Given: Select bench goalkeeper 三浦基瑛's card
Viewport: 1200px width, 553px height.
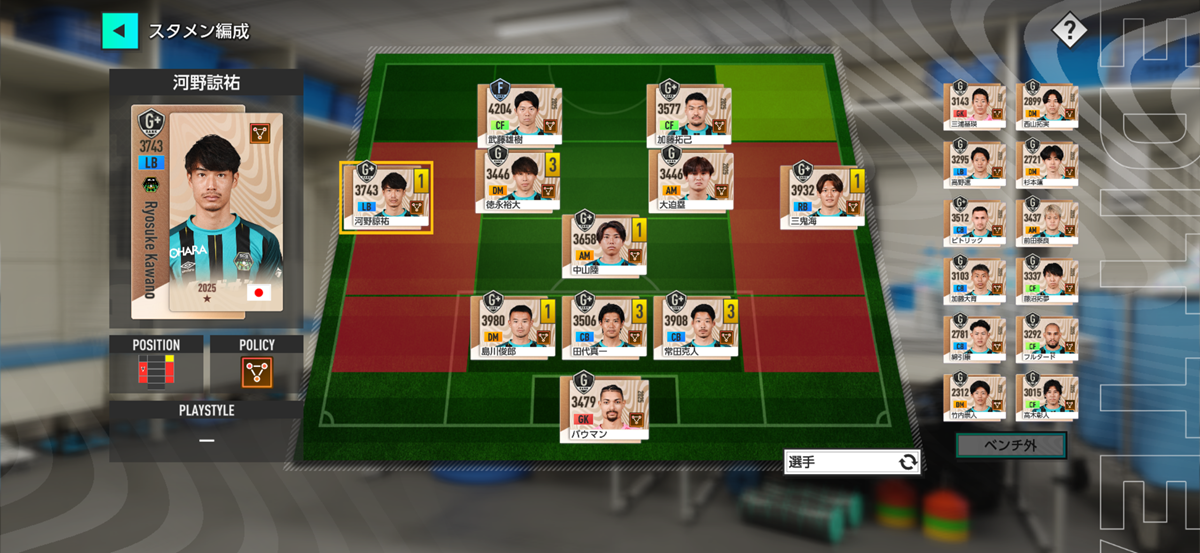Looking at the screenshot, I should pos(974,105).
